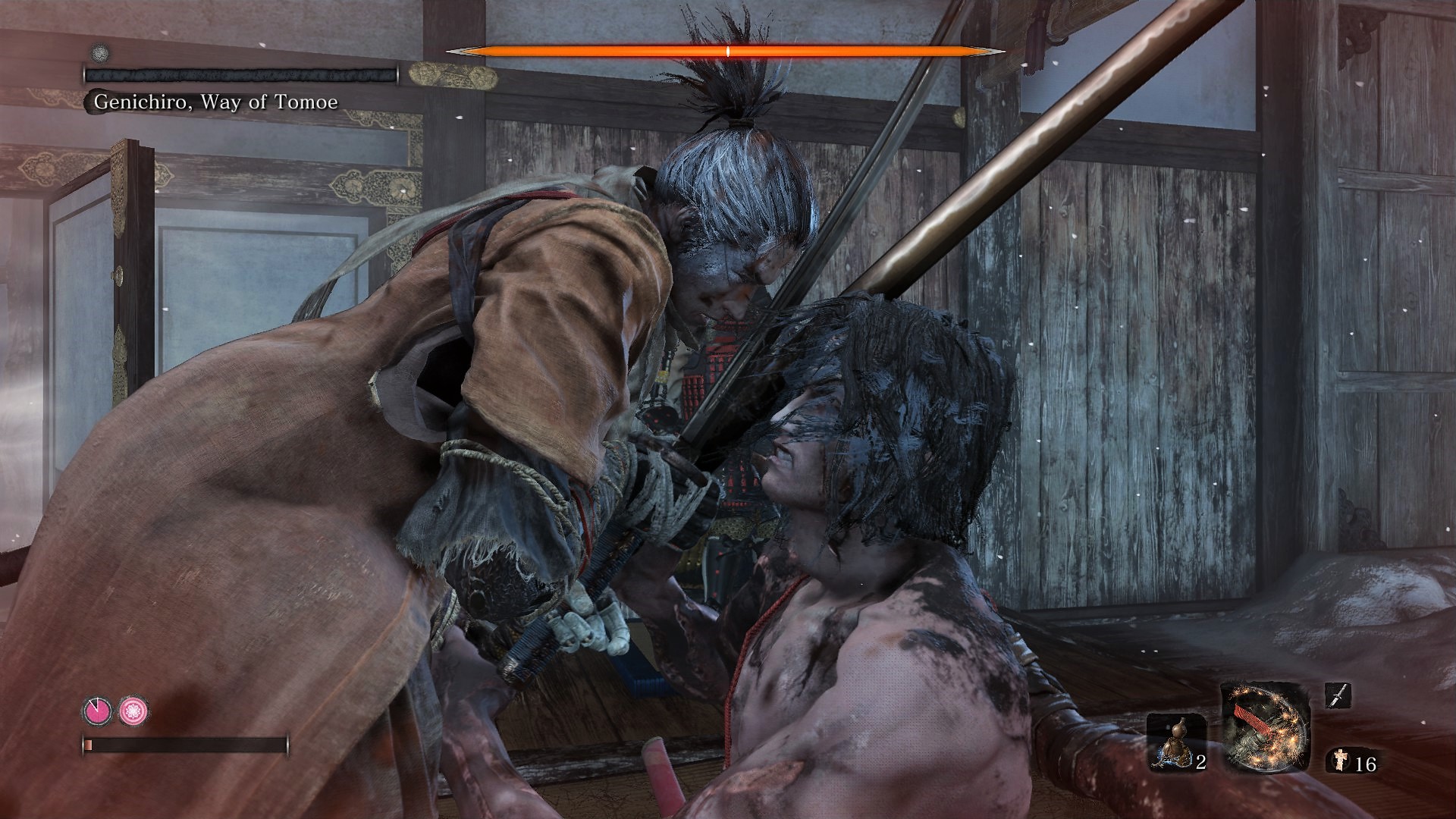This screenshot has width=1456, height=819.
Task: Click the partially charged resurrection node
Action: [x=97, y=711]
